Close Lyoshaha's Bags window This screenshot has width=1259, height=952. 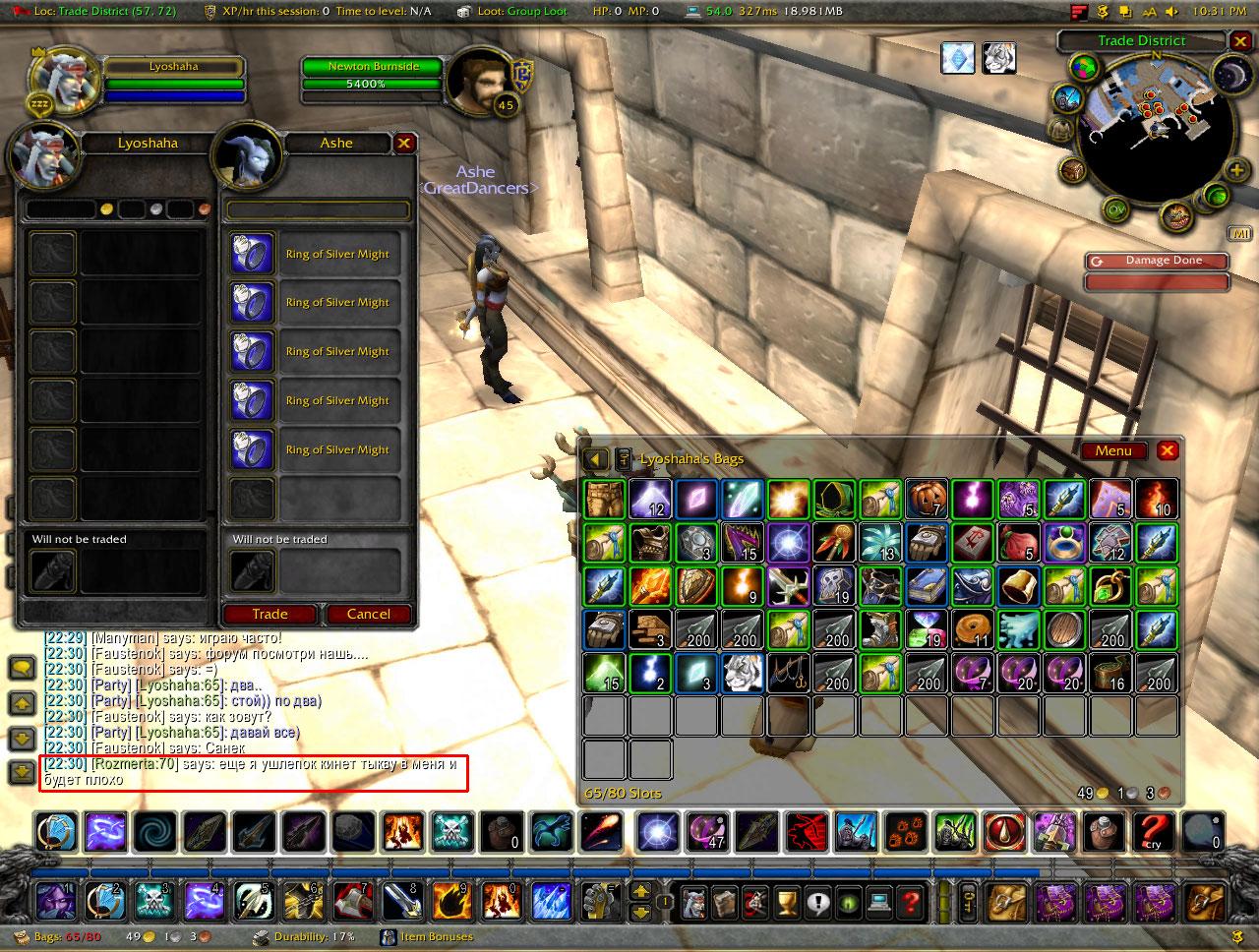(x=1168, y=450)
